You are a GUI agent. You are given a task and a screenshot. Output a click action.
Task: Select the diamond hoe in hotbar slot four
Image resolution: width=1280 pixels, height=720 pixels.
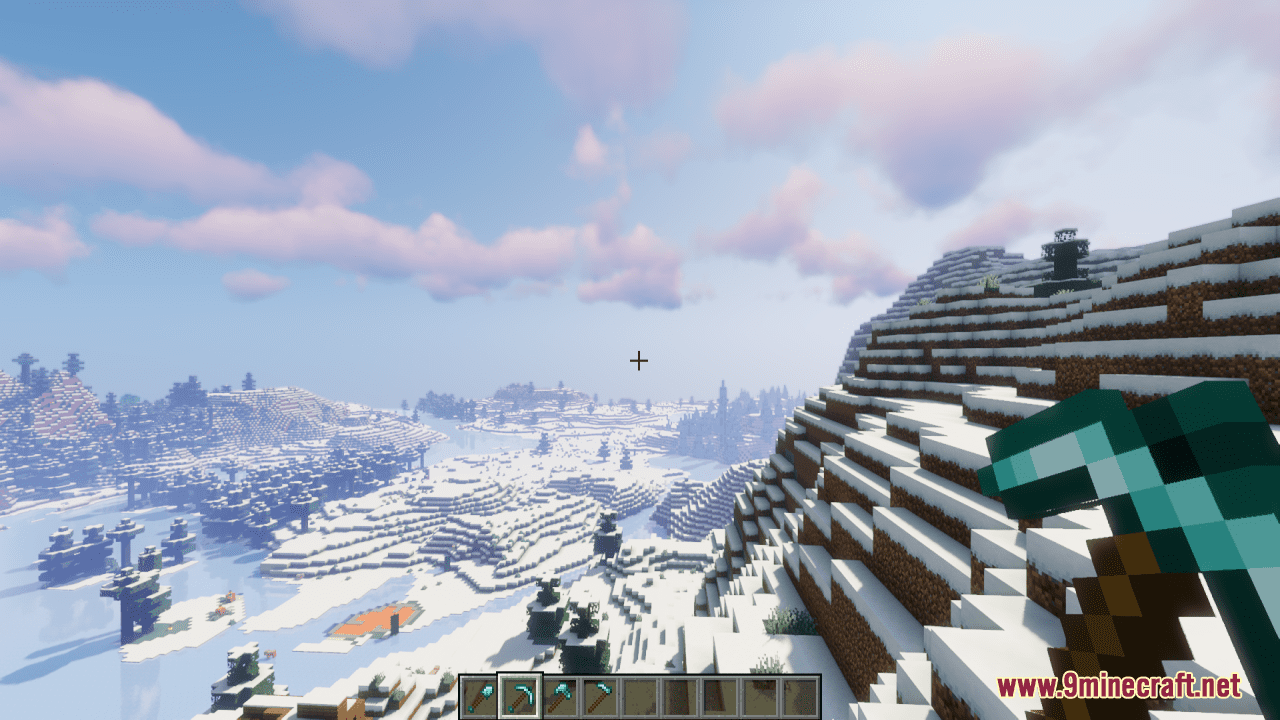pos(602,697)
